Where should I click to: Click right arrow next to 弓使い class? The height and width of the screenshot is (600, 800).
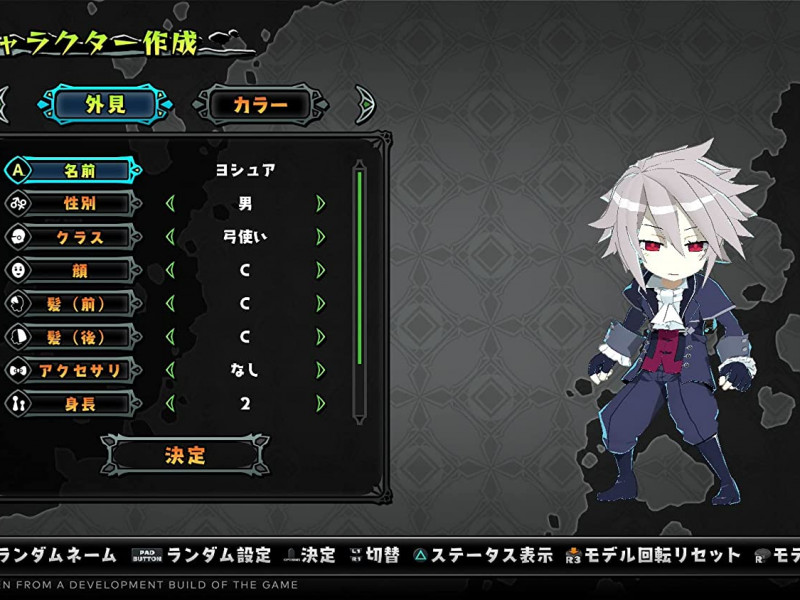tap(321, 237)
